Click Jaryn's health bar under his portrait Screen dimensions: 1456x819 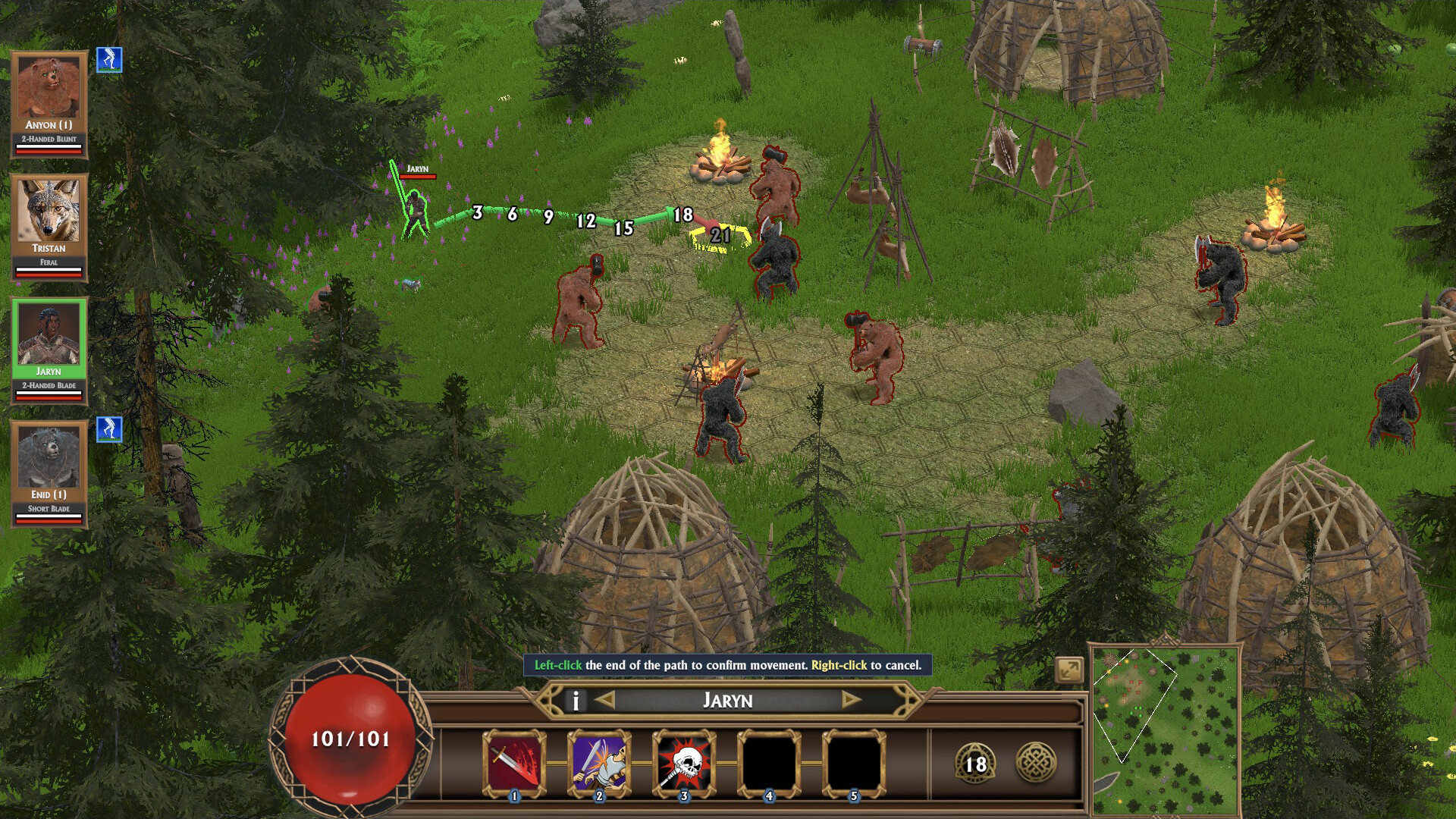pyautogui.click(x=49, y=398)
